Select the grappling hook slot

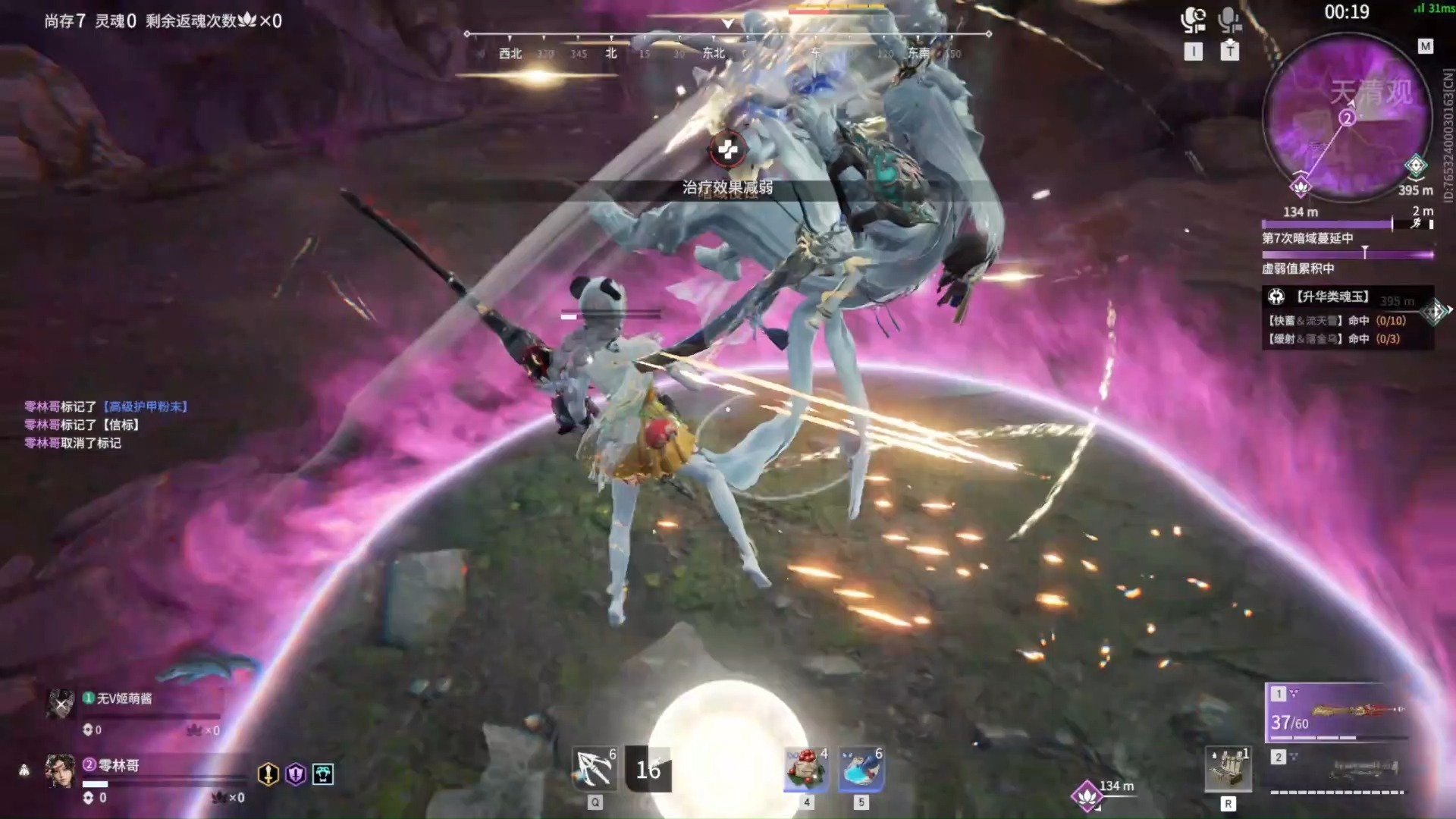595,770
